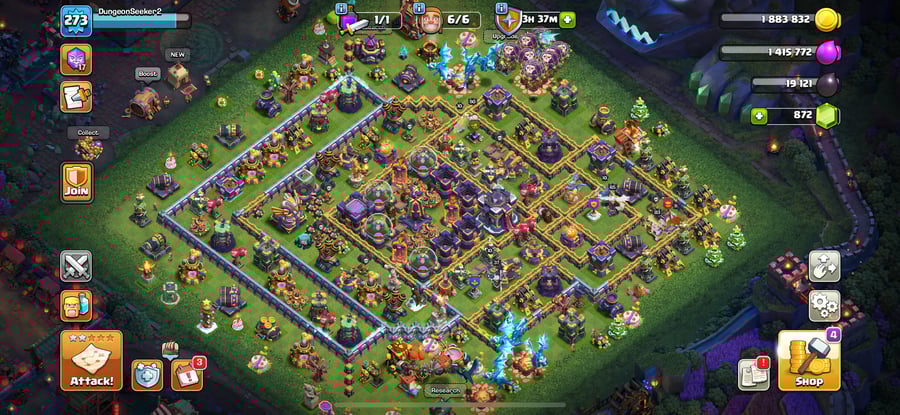Open the player level 273 profile badge
This screenshot has height=415, width=900.
click(76, 20)
